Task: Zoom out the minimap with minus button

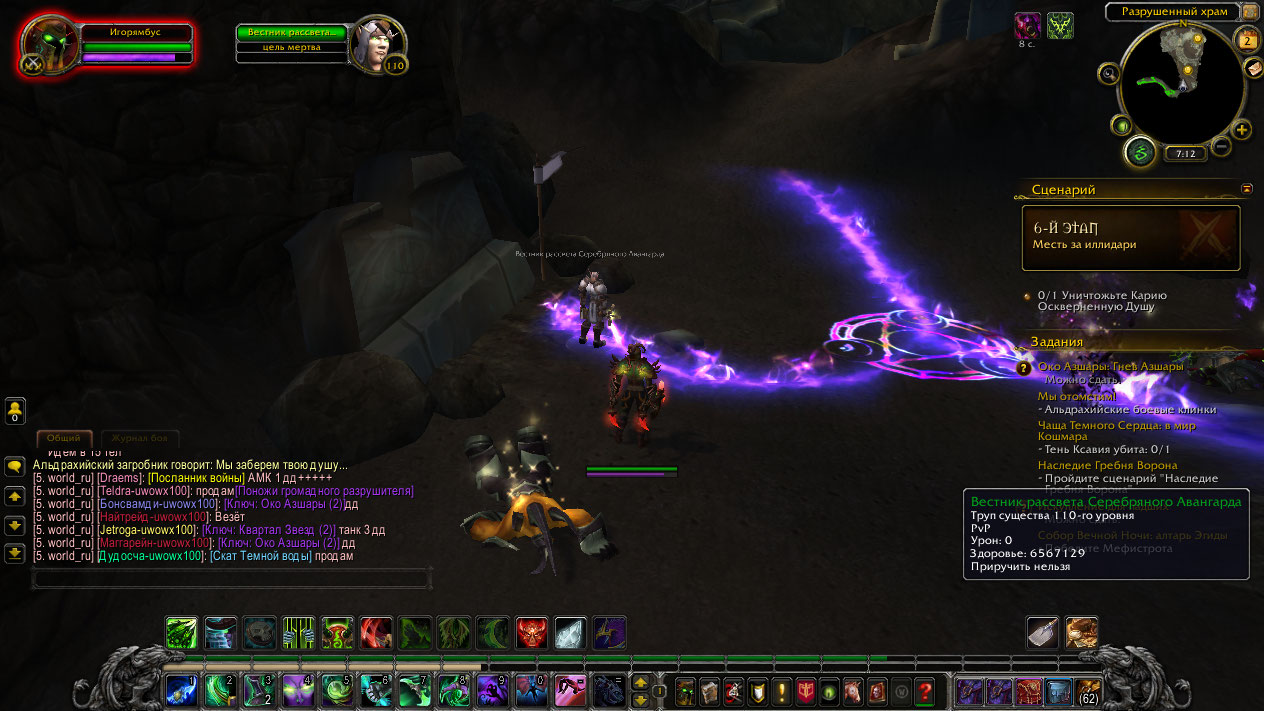Action: pyautogui.click(x=1221, y=147)
